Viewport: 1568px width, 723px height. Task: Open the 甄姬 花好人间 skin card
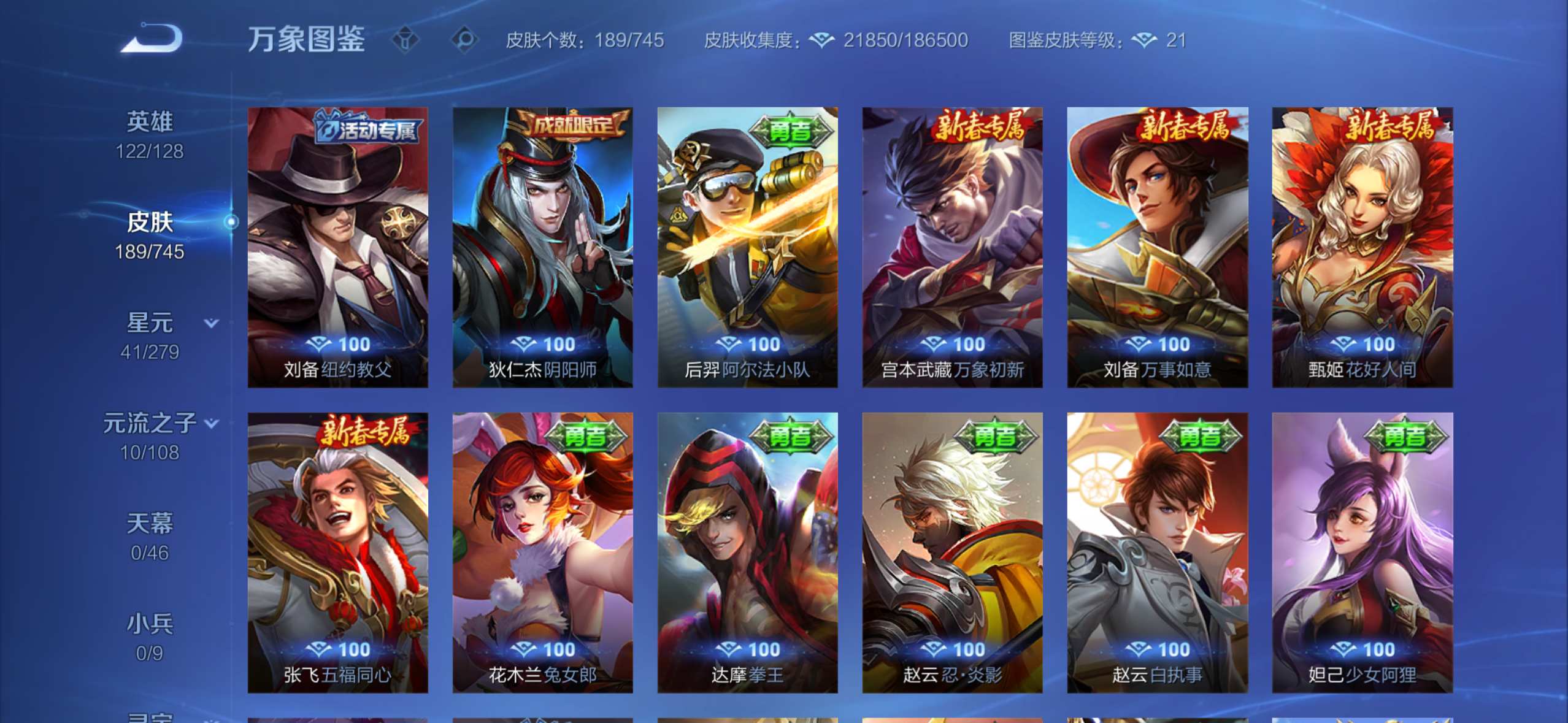point(1362,247)
